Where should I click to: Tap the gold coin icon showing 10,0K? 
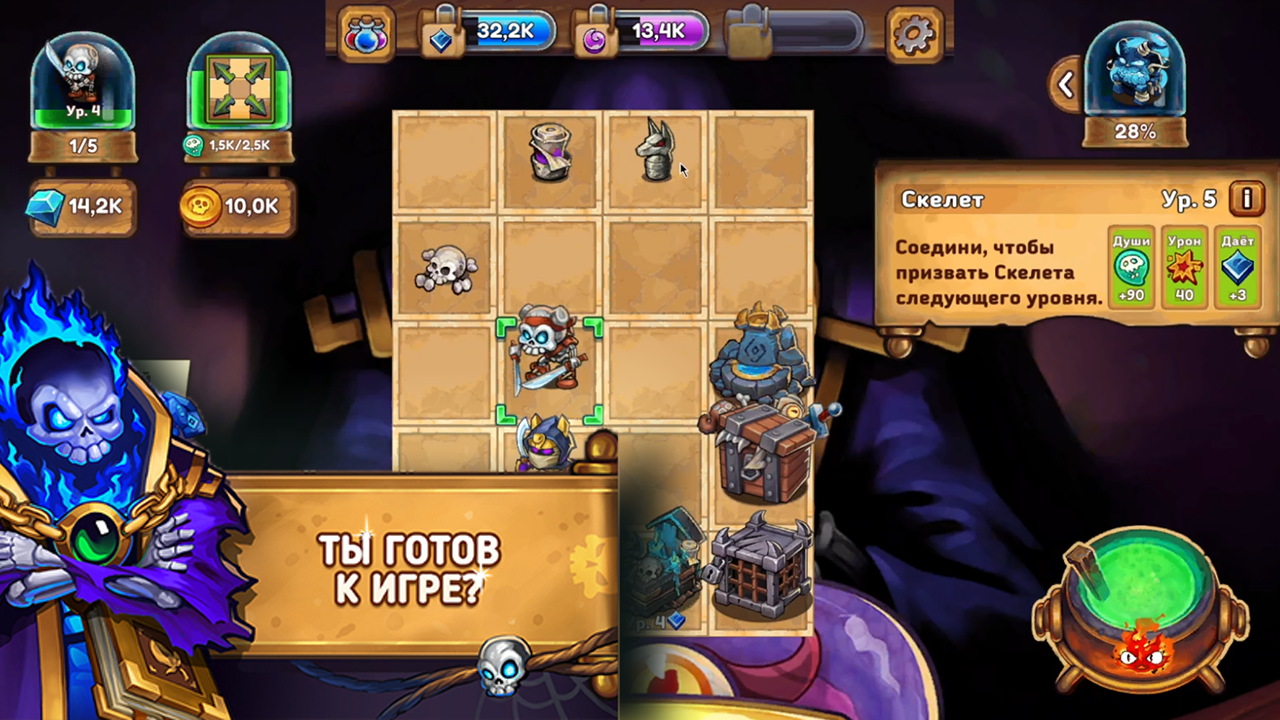tap(200, 208)
